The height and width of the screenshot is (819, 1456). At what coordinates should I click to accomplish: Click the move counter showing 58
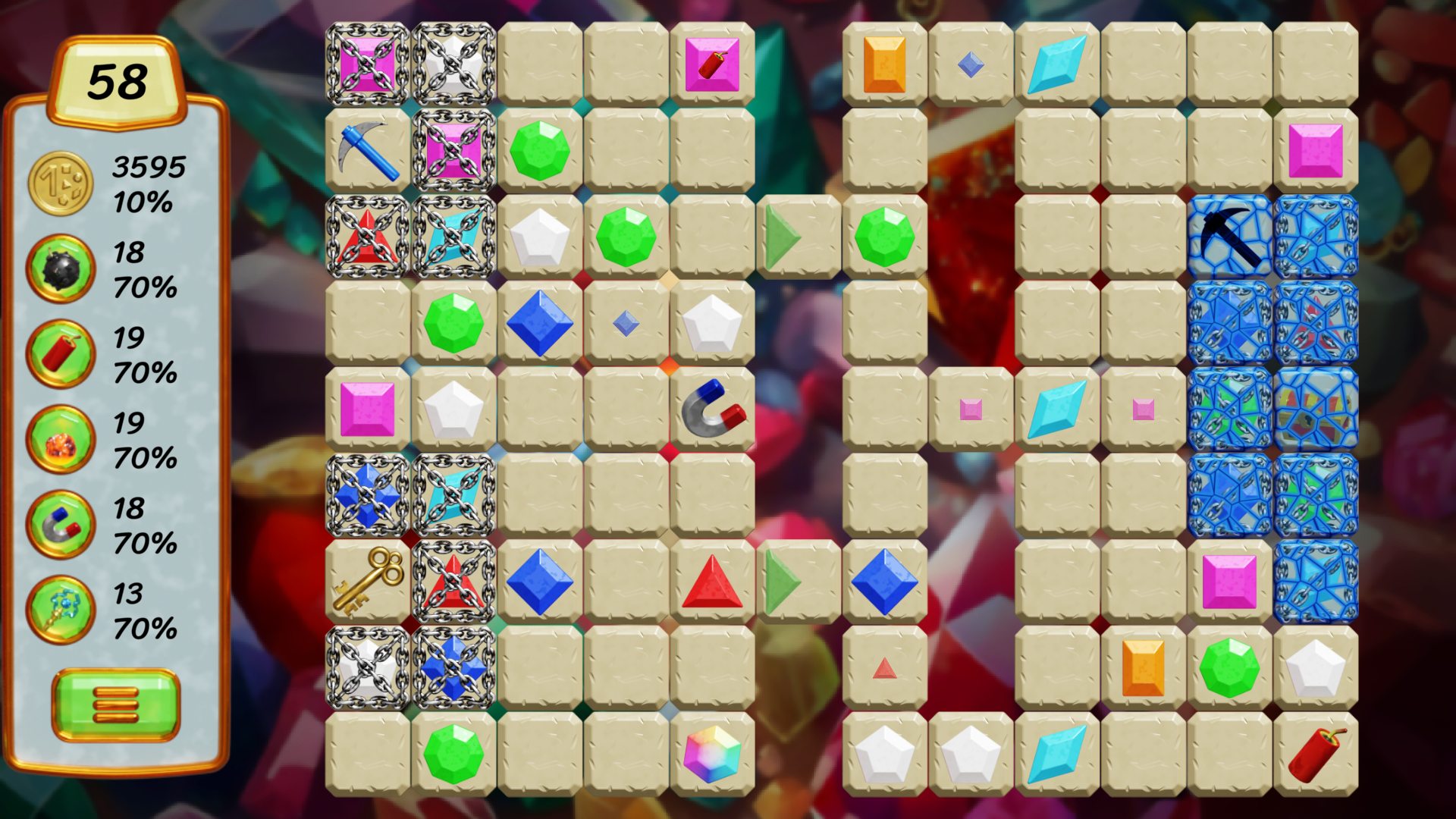coord(118,80)
